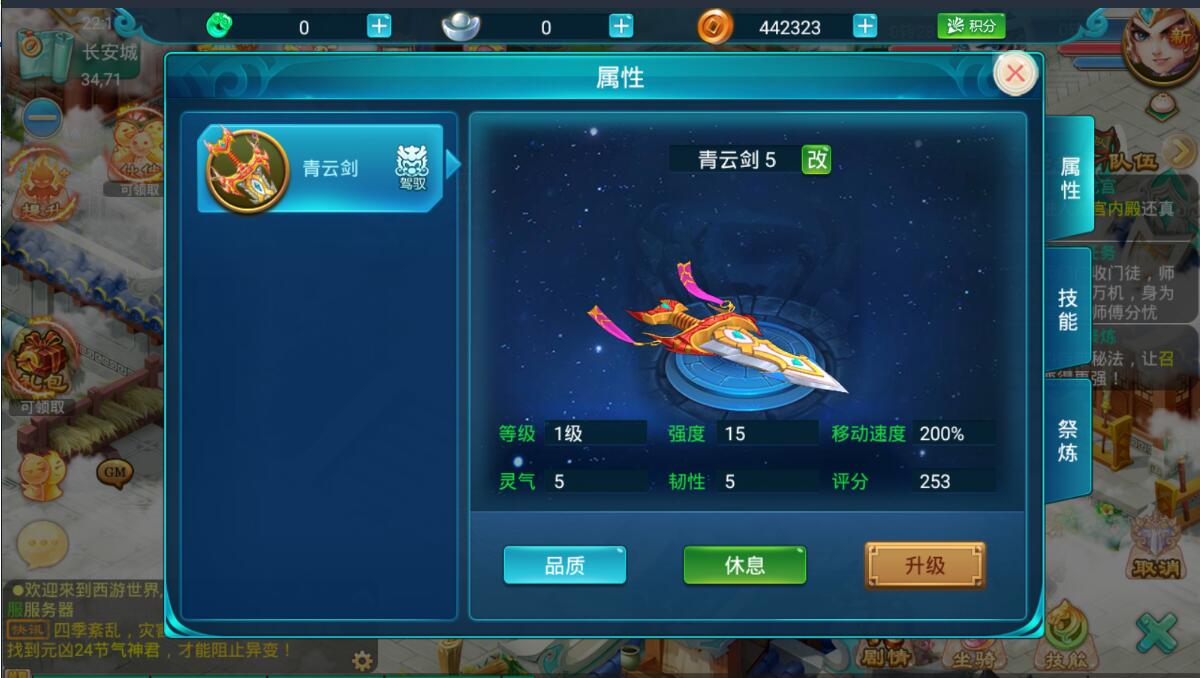Add silver ingots with the plus button

(621, 27)
